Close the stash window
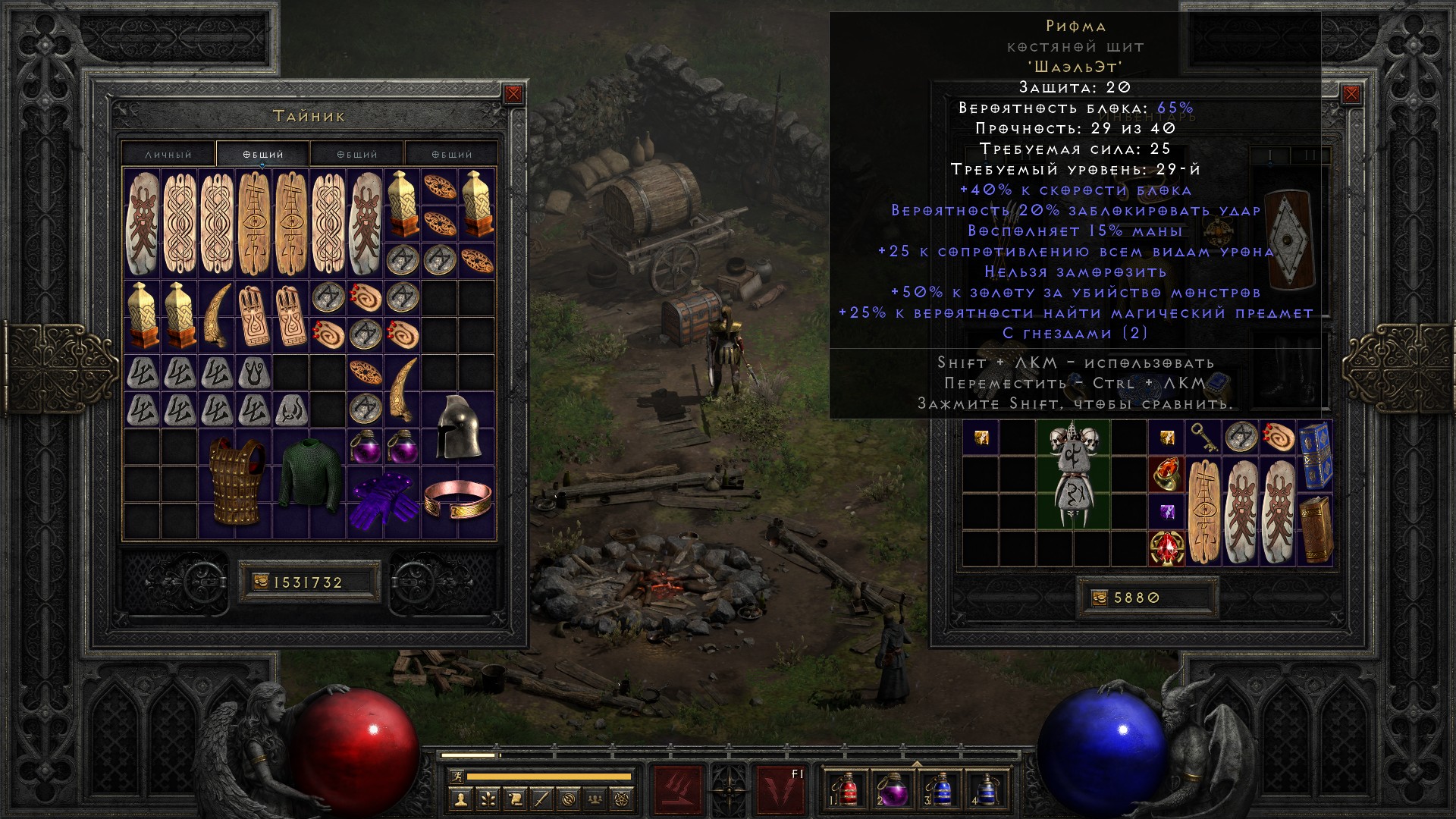Image resolution: width=1456 pixels, height=819 pixels. tap(513, 94)
